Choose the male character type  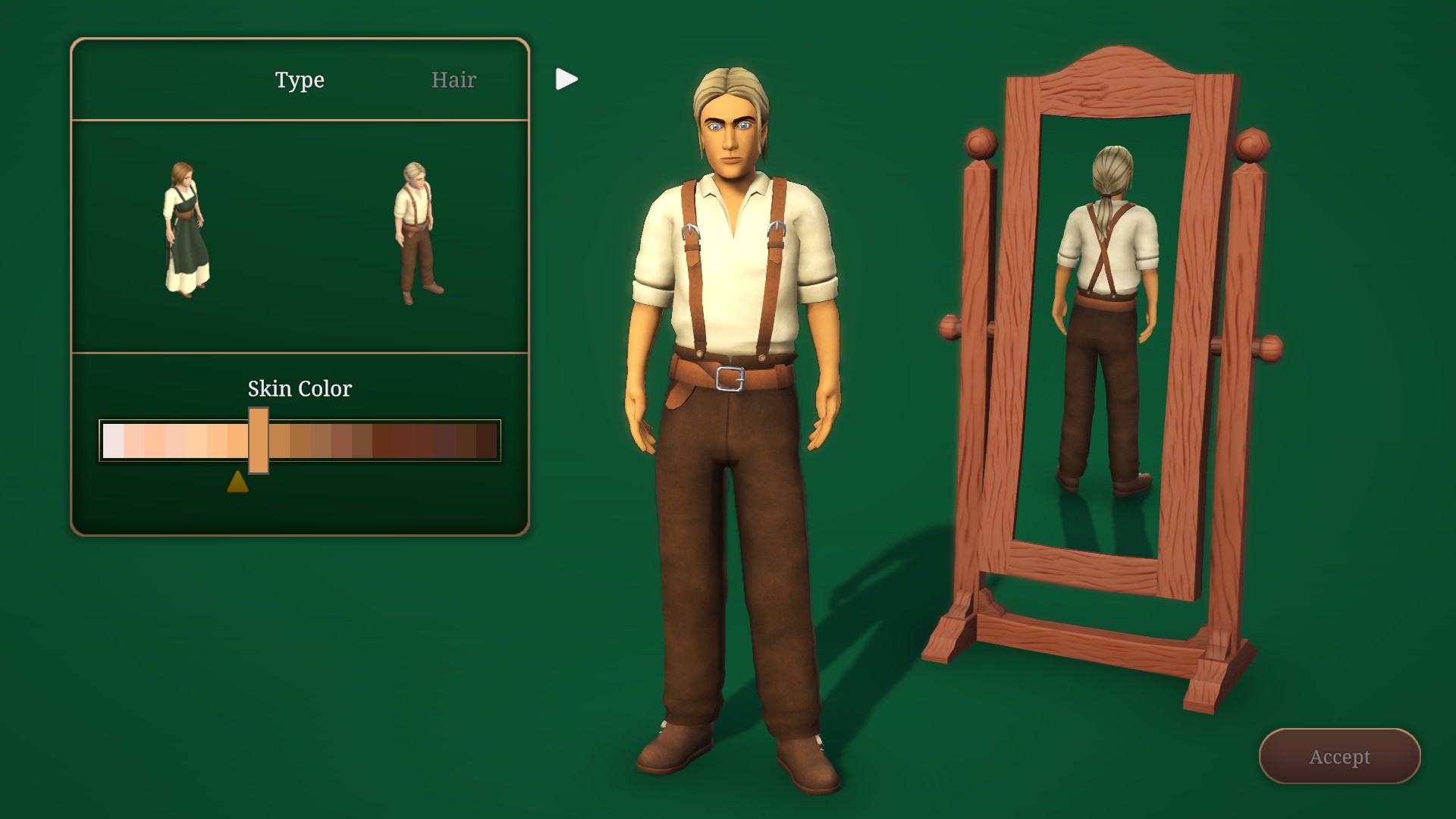click(x=417, y=231)
